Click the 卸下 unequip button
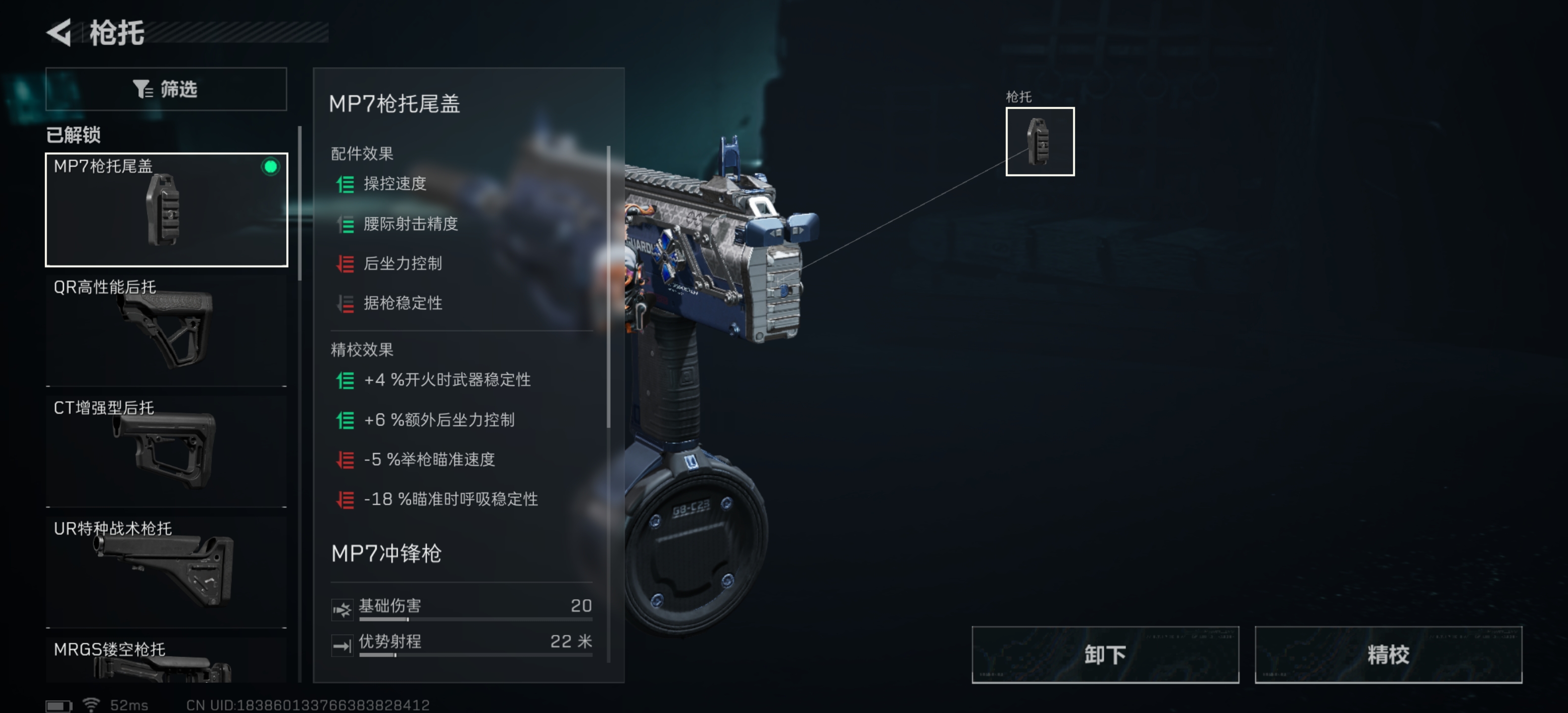 1105,654
